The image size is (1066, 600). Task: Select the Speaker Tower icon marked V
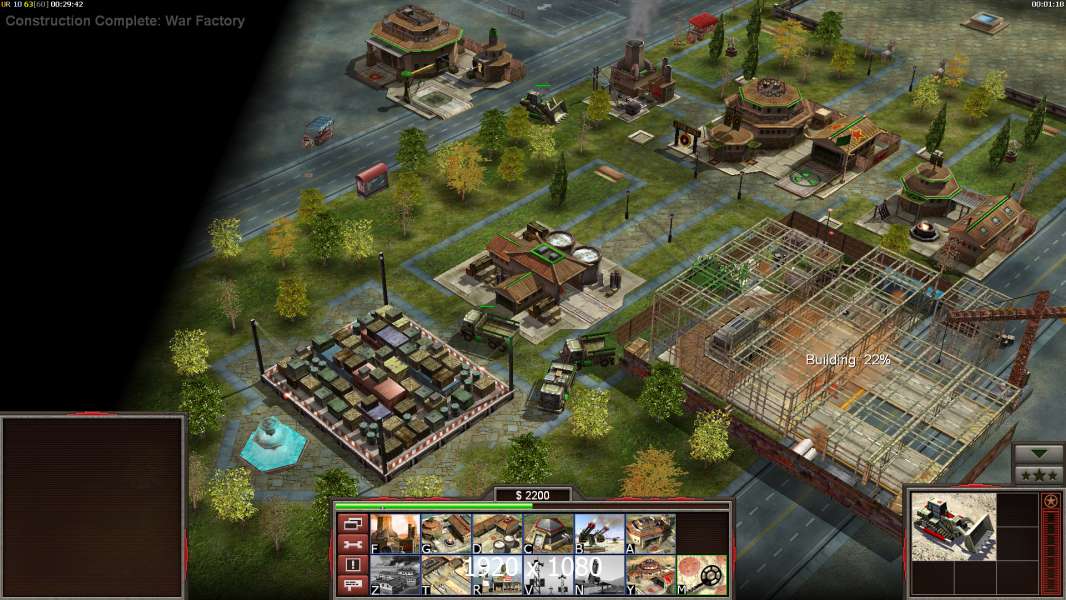(548, 575)
